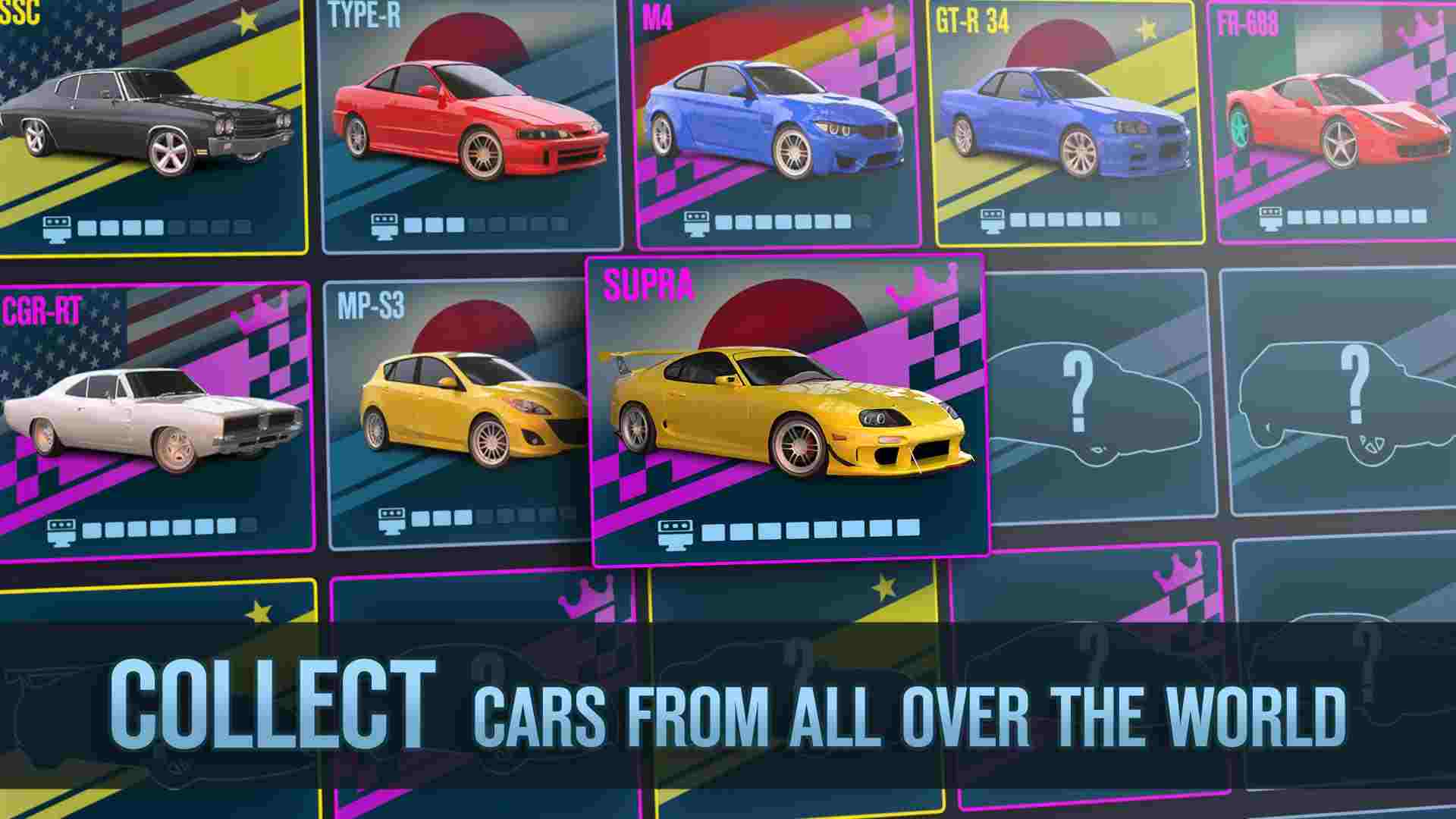Select the blue M4 card
This screenshot has width=1456, height=819.
click(773, 121)
